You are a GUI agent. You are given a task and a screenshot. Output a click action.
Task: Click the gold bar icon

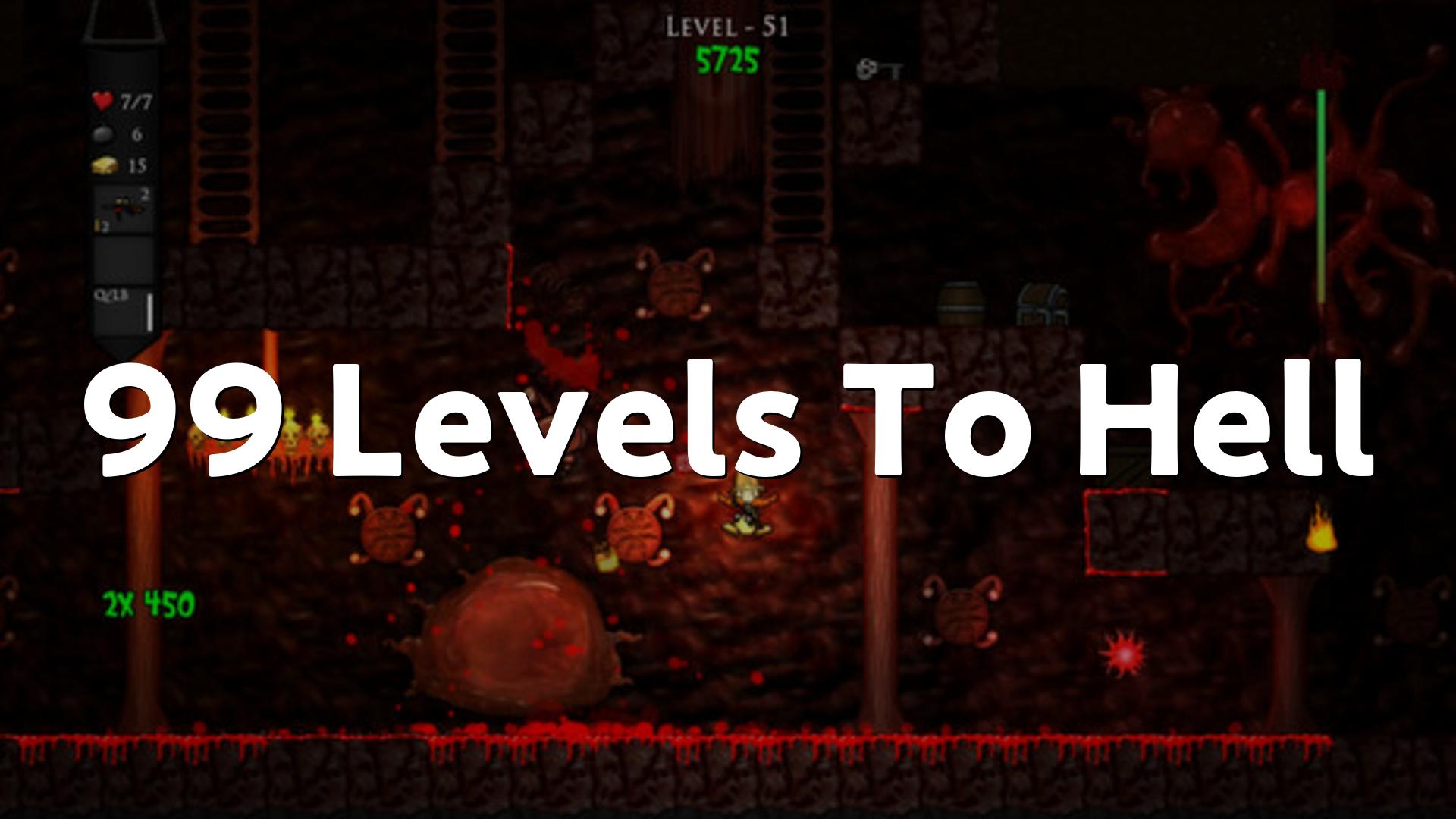coord(104,165)
